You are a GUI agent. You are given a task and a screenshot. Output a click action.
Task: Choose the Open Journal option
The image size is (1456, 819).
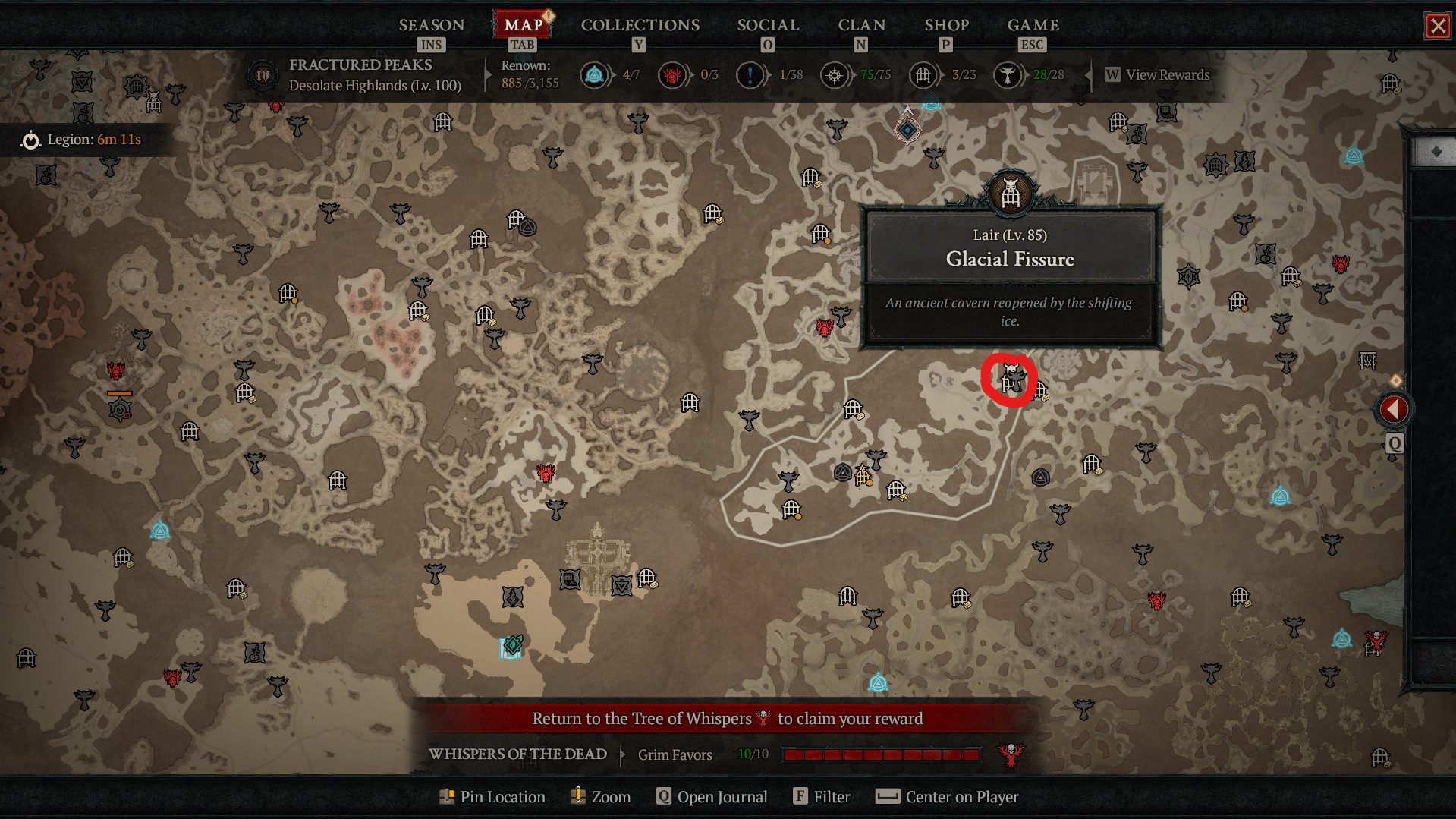tap(712, 796)
